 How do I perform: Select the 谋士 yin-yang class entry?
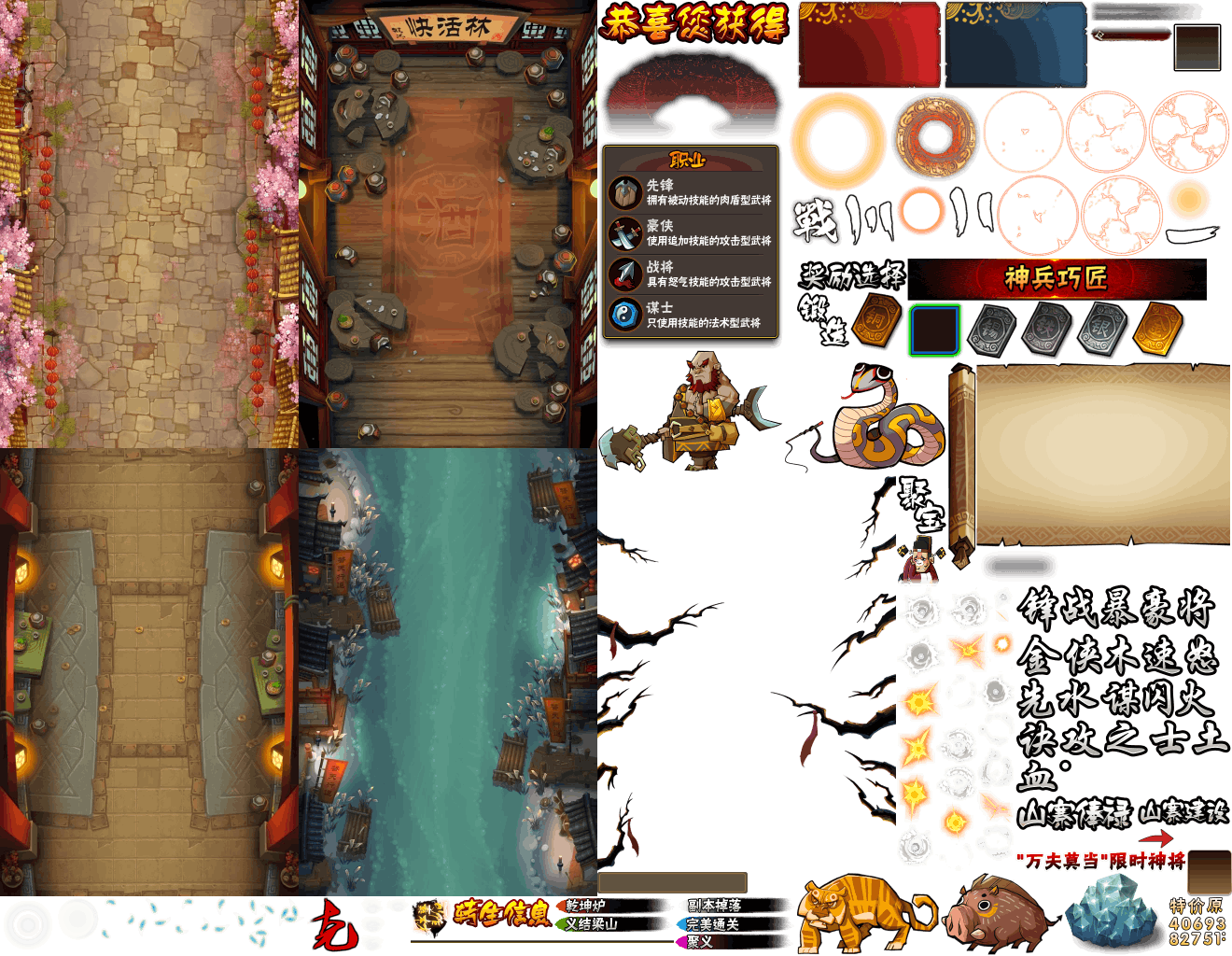691,315
